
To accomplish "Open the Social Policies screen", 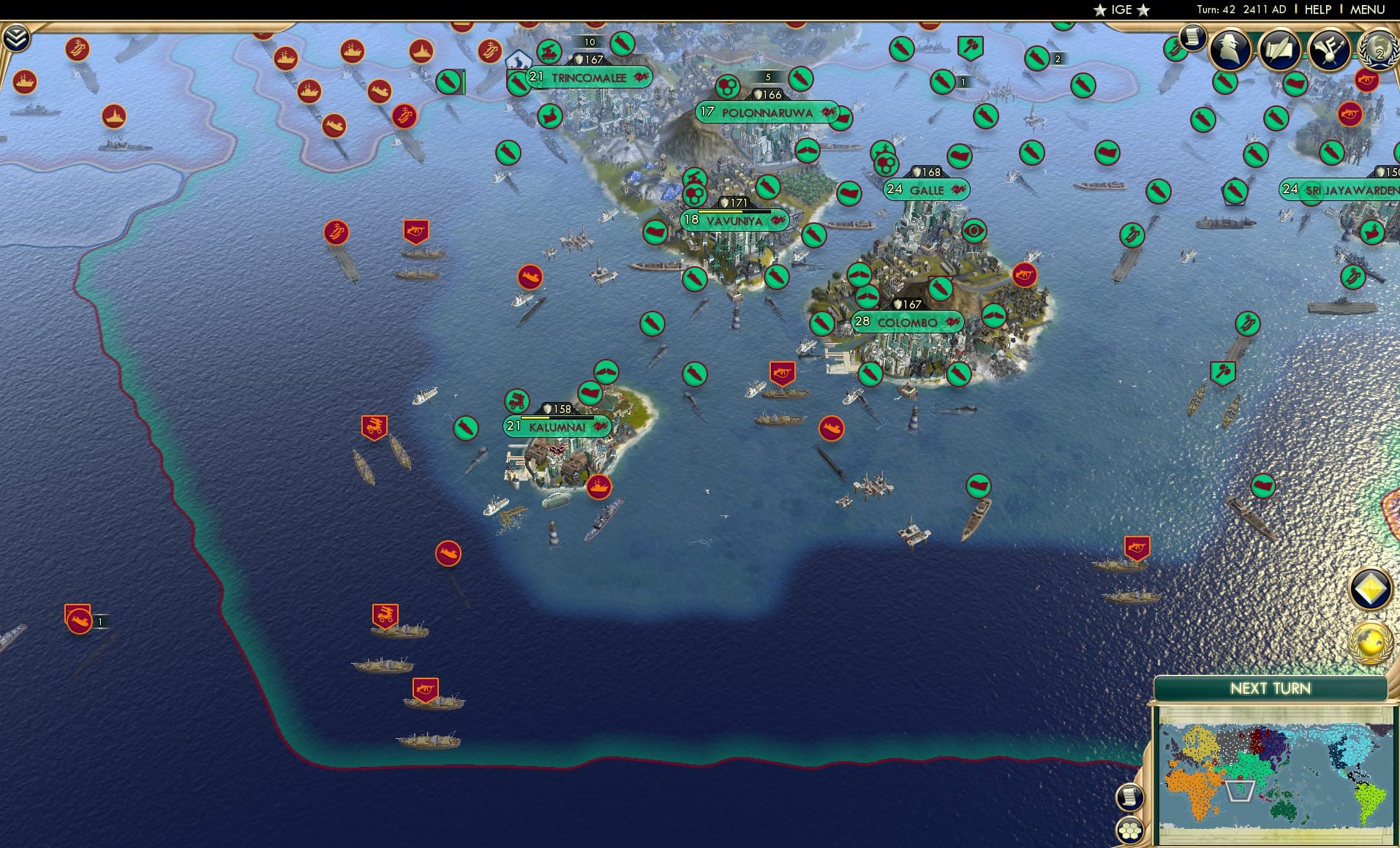I will point(1279,50).
